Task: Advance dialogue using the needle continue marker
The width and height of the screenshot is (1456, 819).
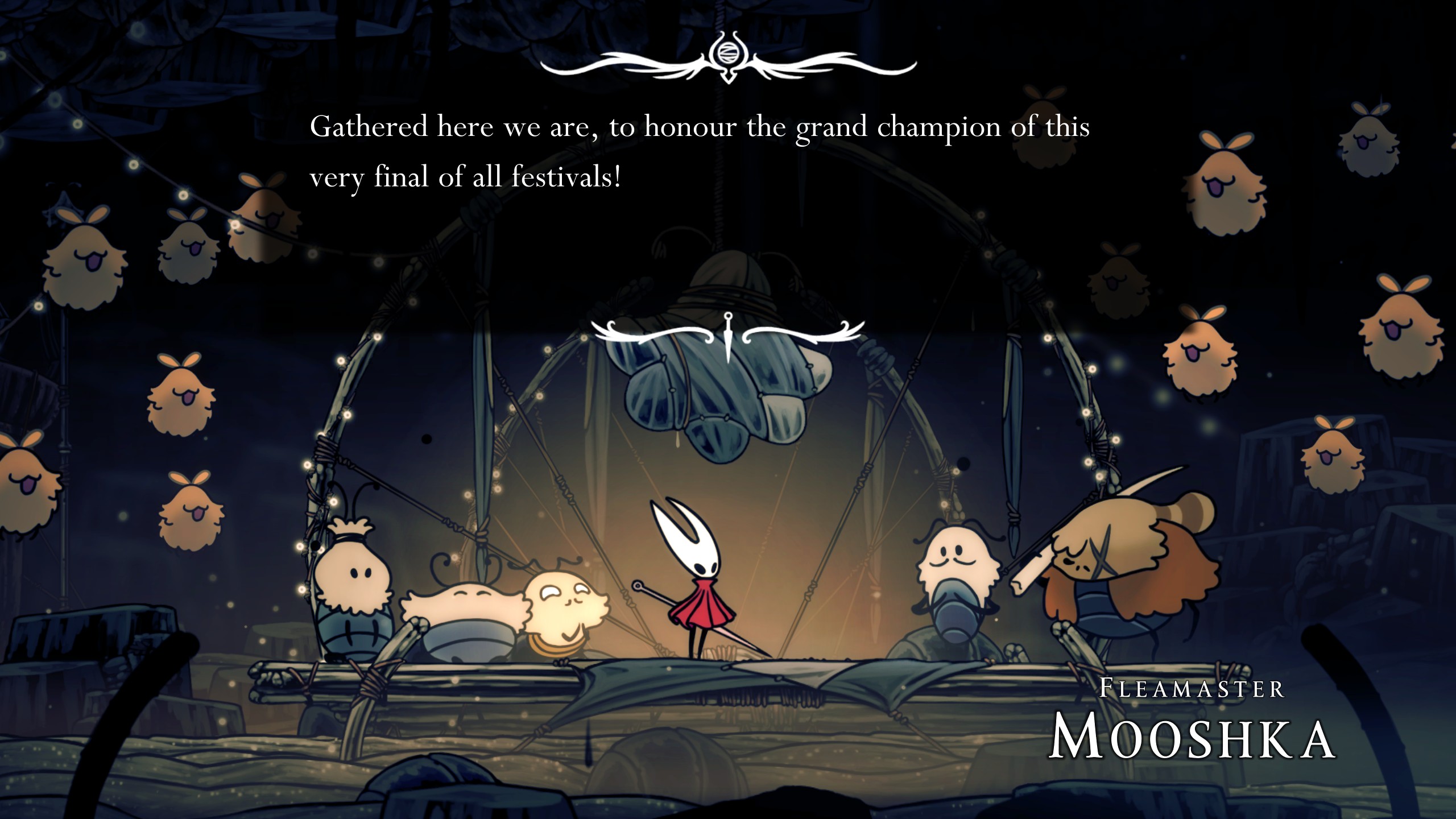Action: point(728,337)
